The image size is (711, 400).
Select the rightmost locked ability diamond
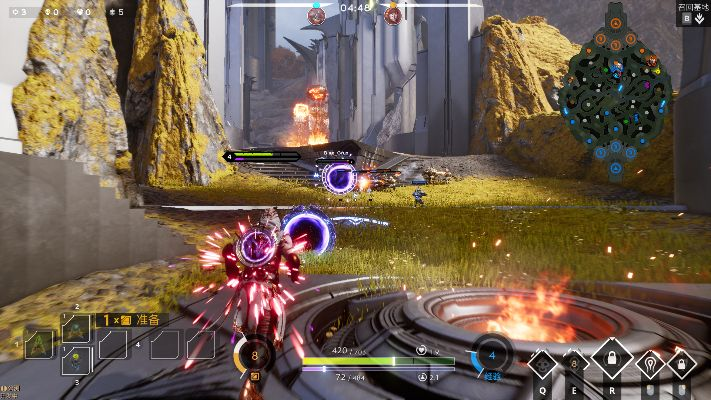click(682, 363)
